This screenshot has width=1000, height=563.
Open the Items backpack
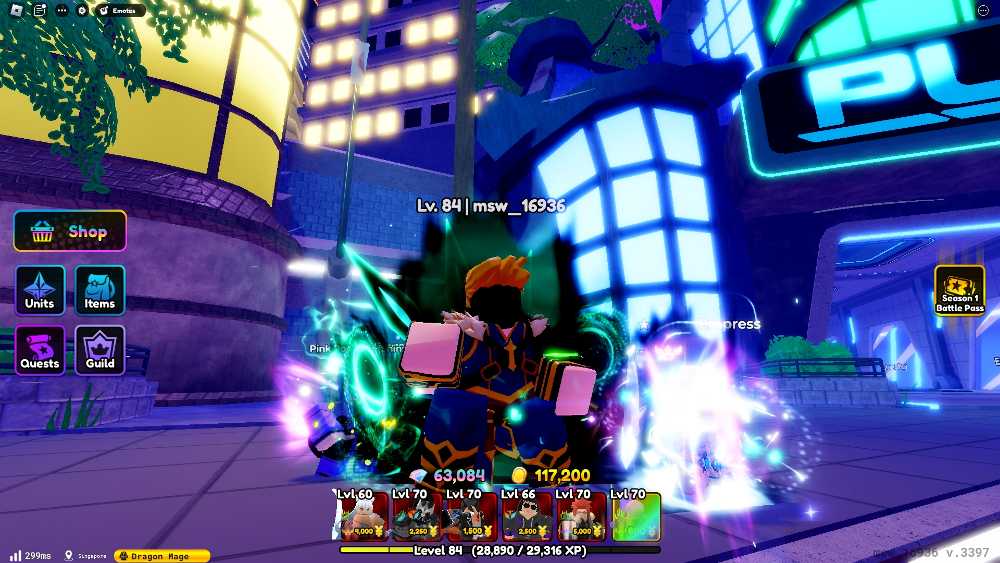[100, 289]
